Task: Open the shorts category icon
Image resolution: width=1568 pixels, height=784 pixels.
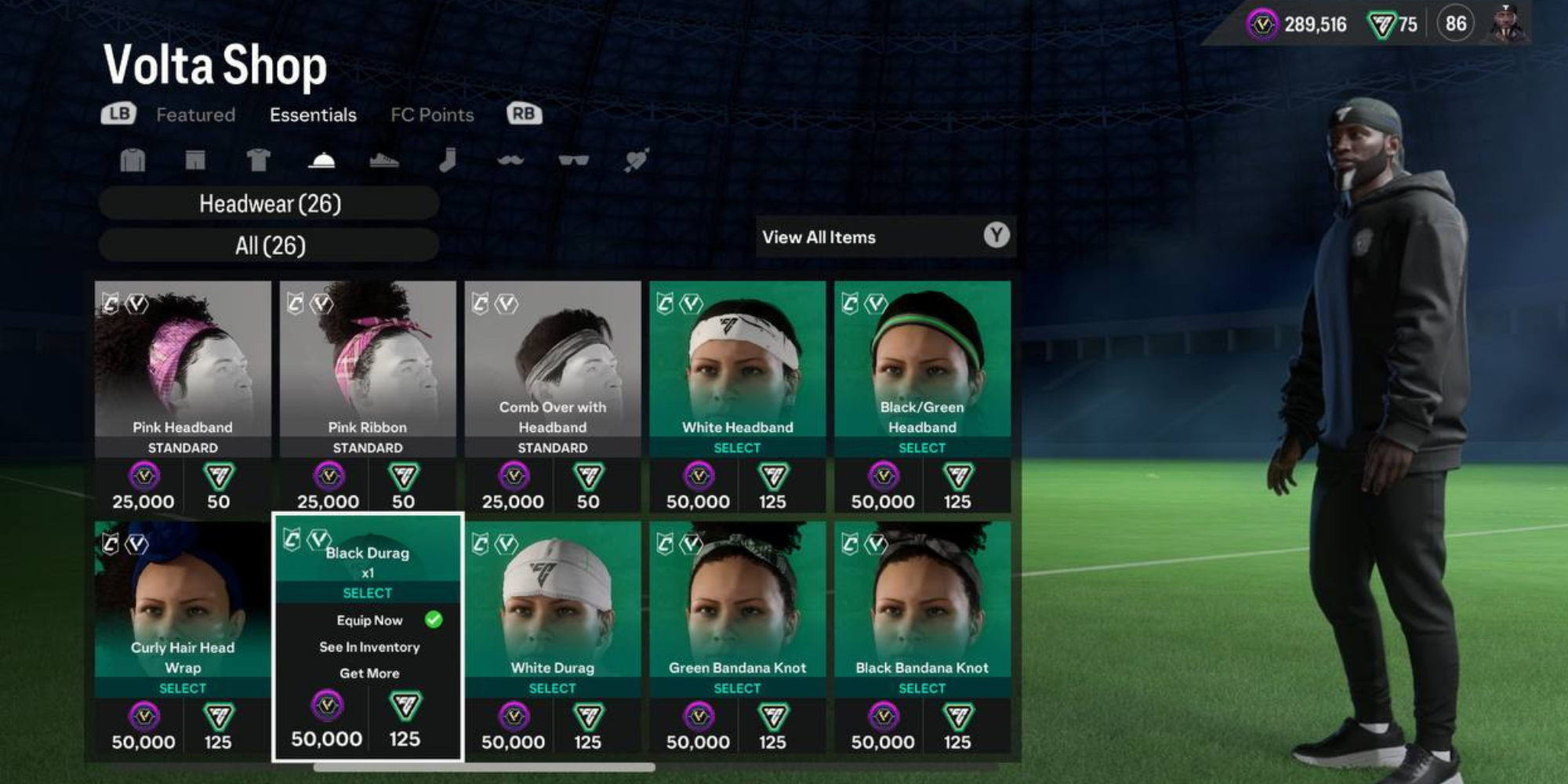Action: pos(196,161)
